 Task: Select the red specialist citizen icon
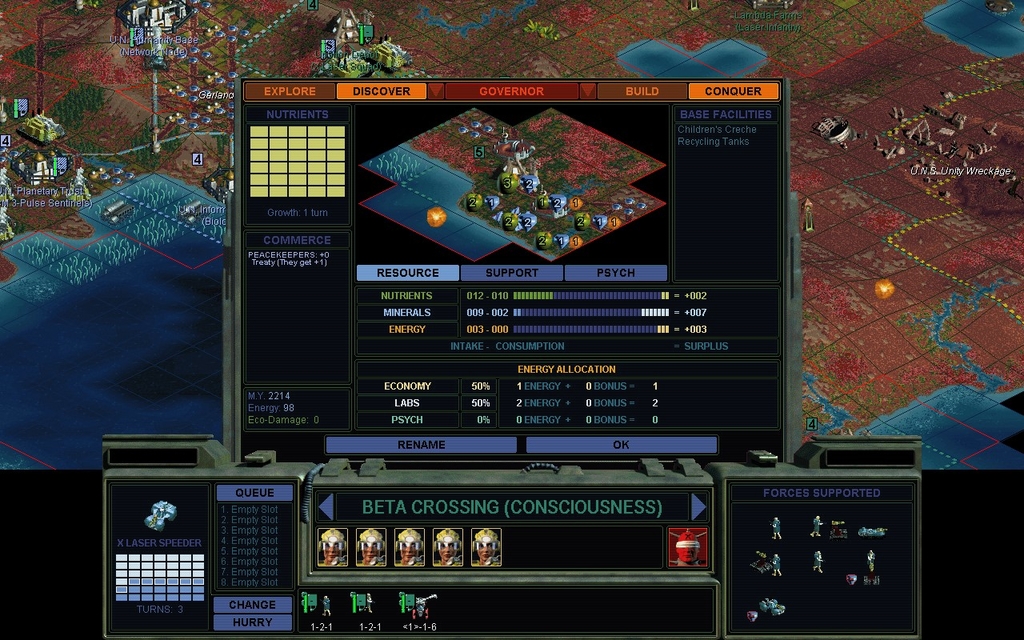(x=687, y=547)
